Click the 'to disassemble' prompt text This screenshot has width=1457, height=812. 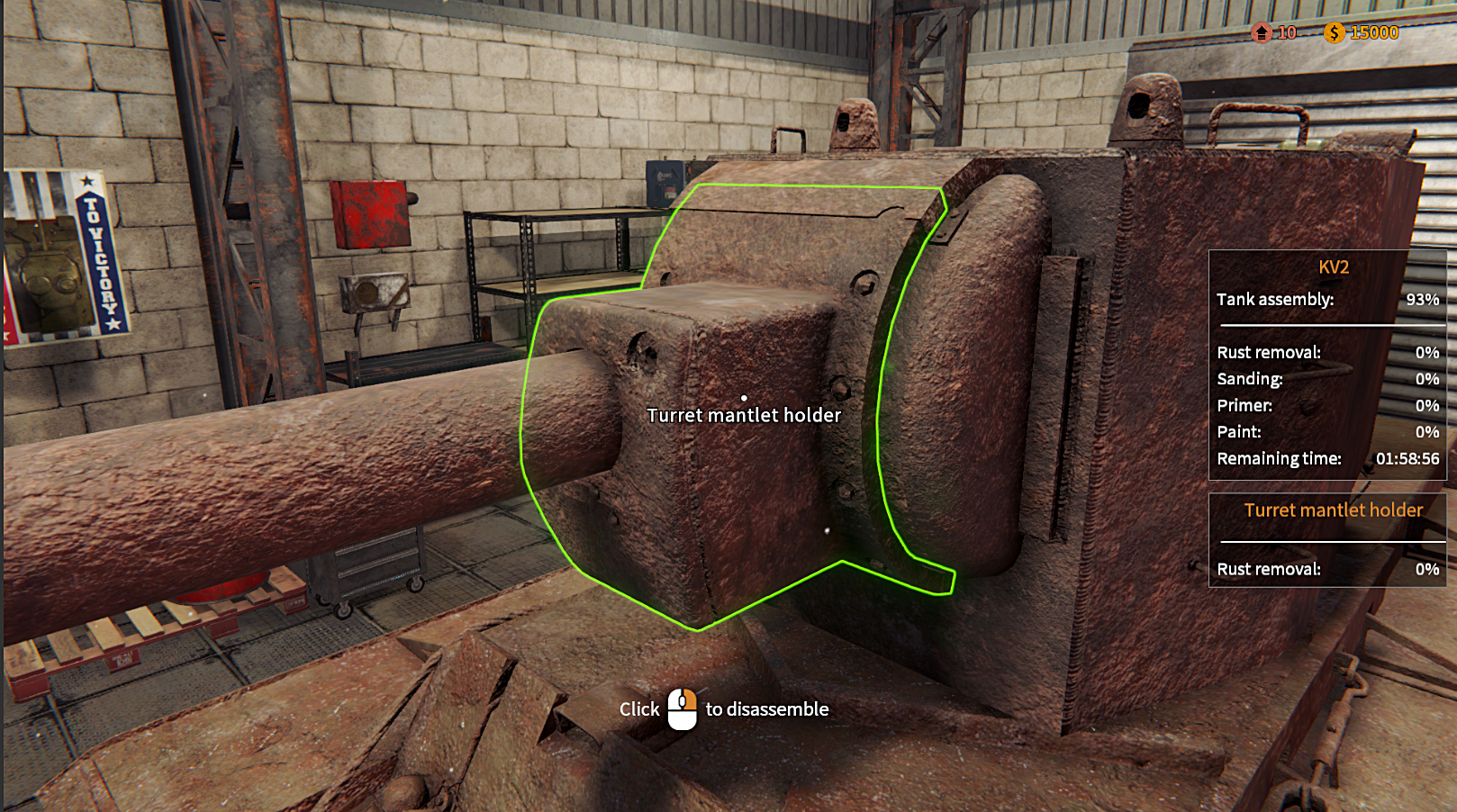coord(766,709)
